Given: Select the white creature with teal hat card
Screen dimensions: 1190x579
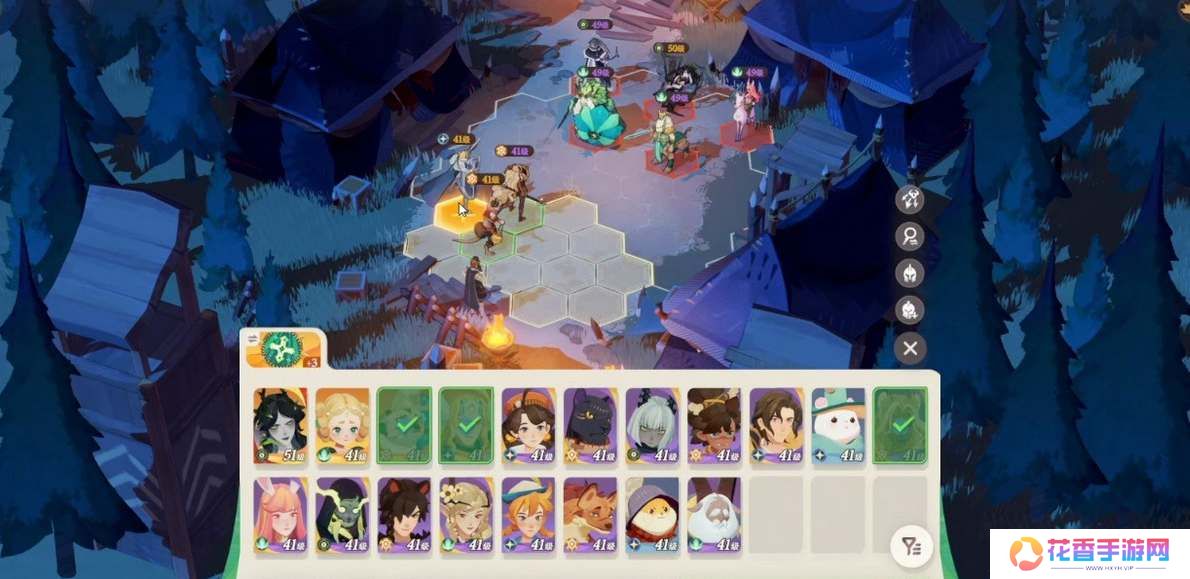Looking at the screenshot, I should tap(838, 426).
